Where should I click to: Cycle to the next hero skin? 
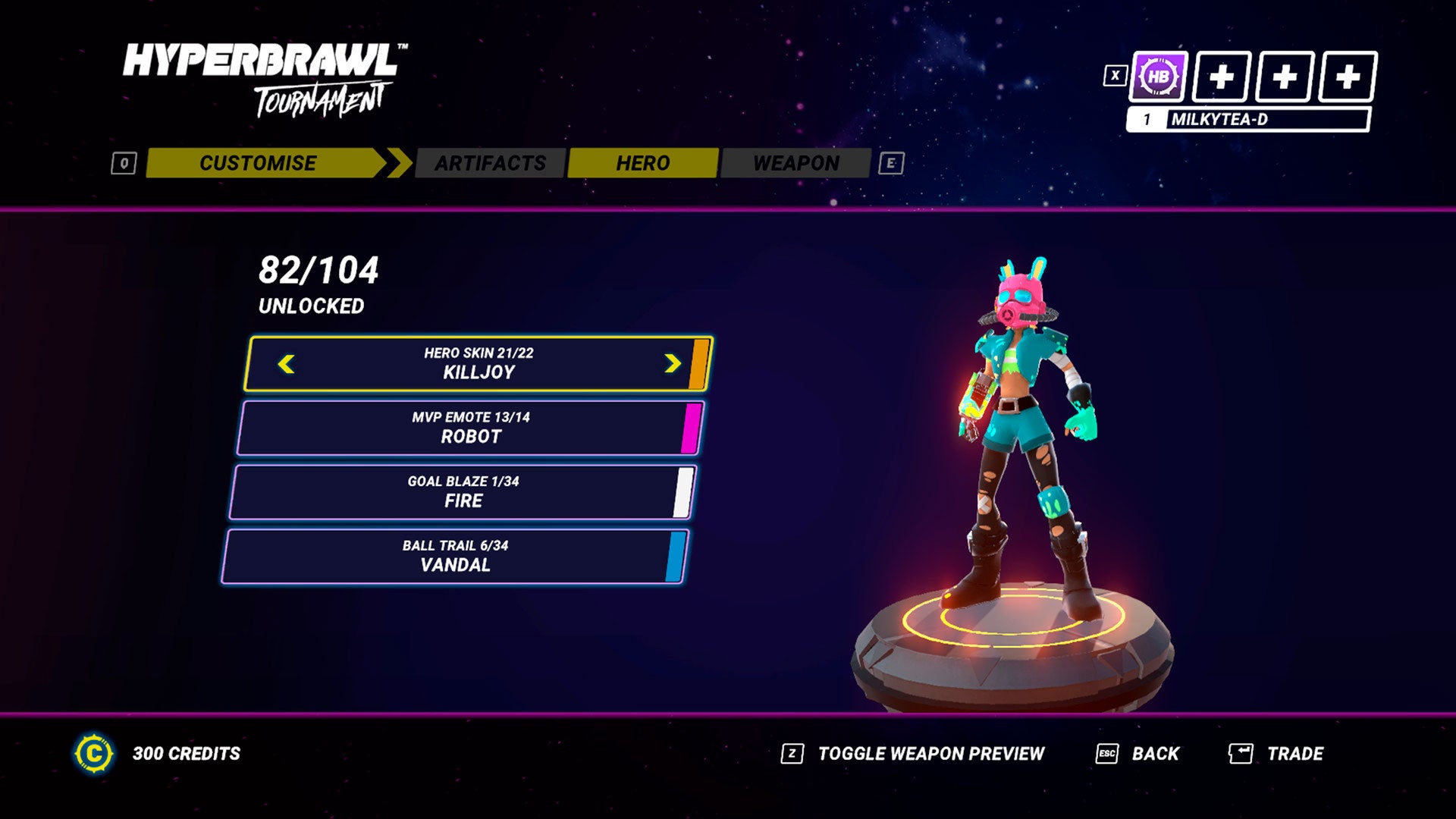(x=672, y=365)
